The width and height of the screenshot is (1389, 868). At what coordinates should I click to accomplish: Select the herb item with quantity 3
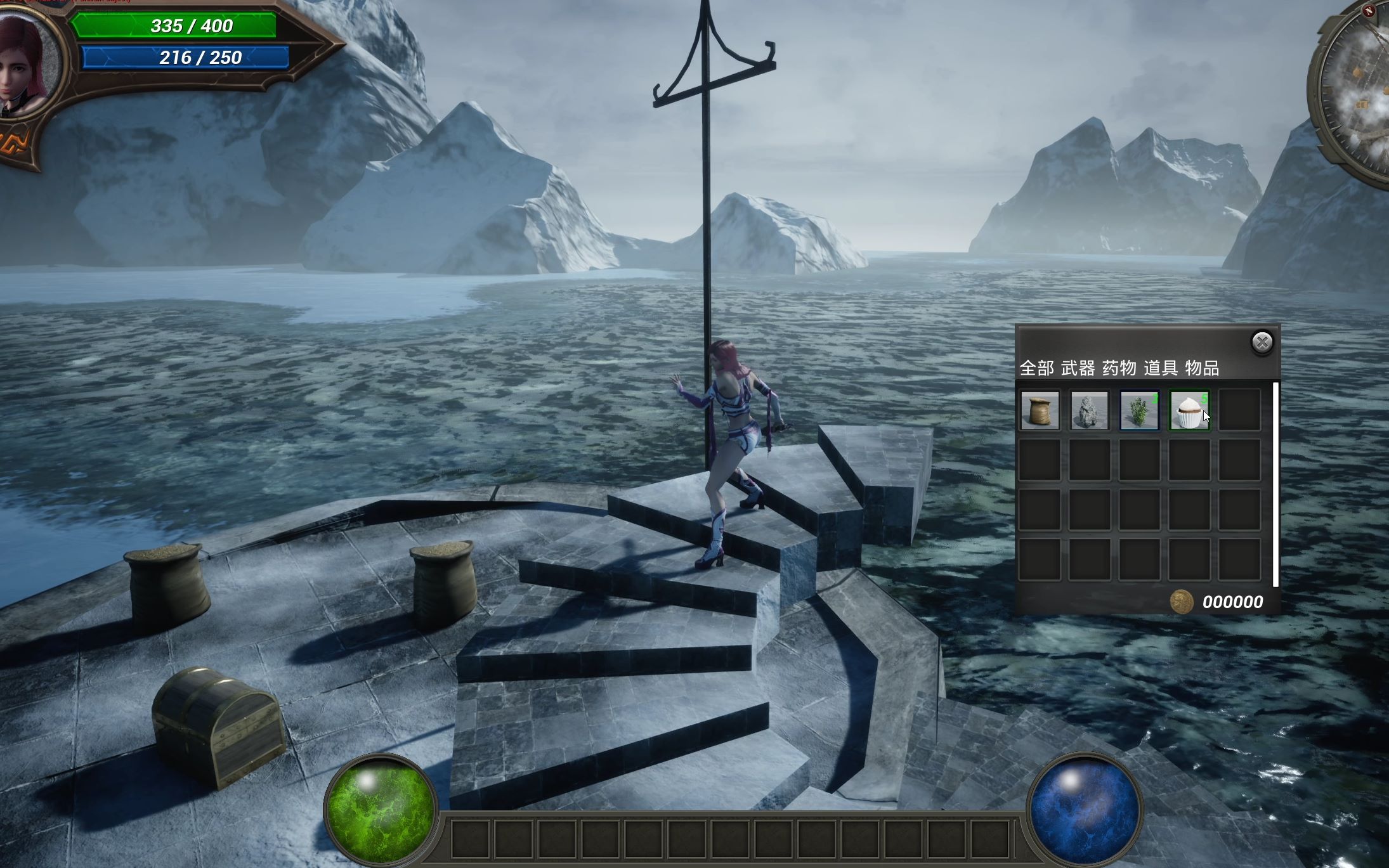pyautogui.click(x=1141, y=409)
